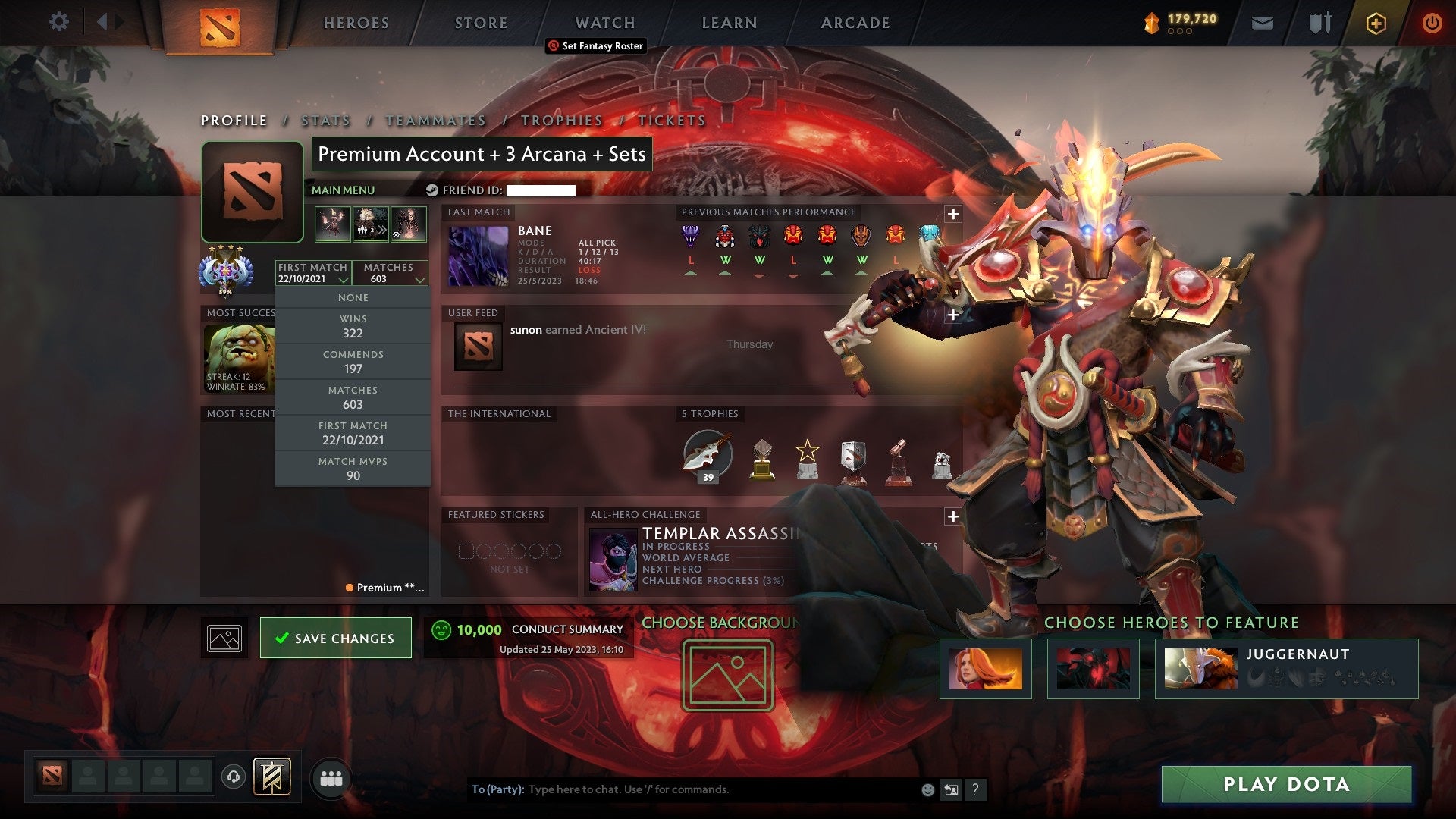Screen dimensions: 1456x819
Task: Open the mail notifications icon
Action: [1263, 22]
